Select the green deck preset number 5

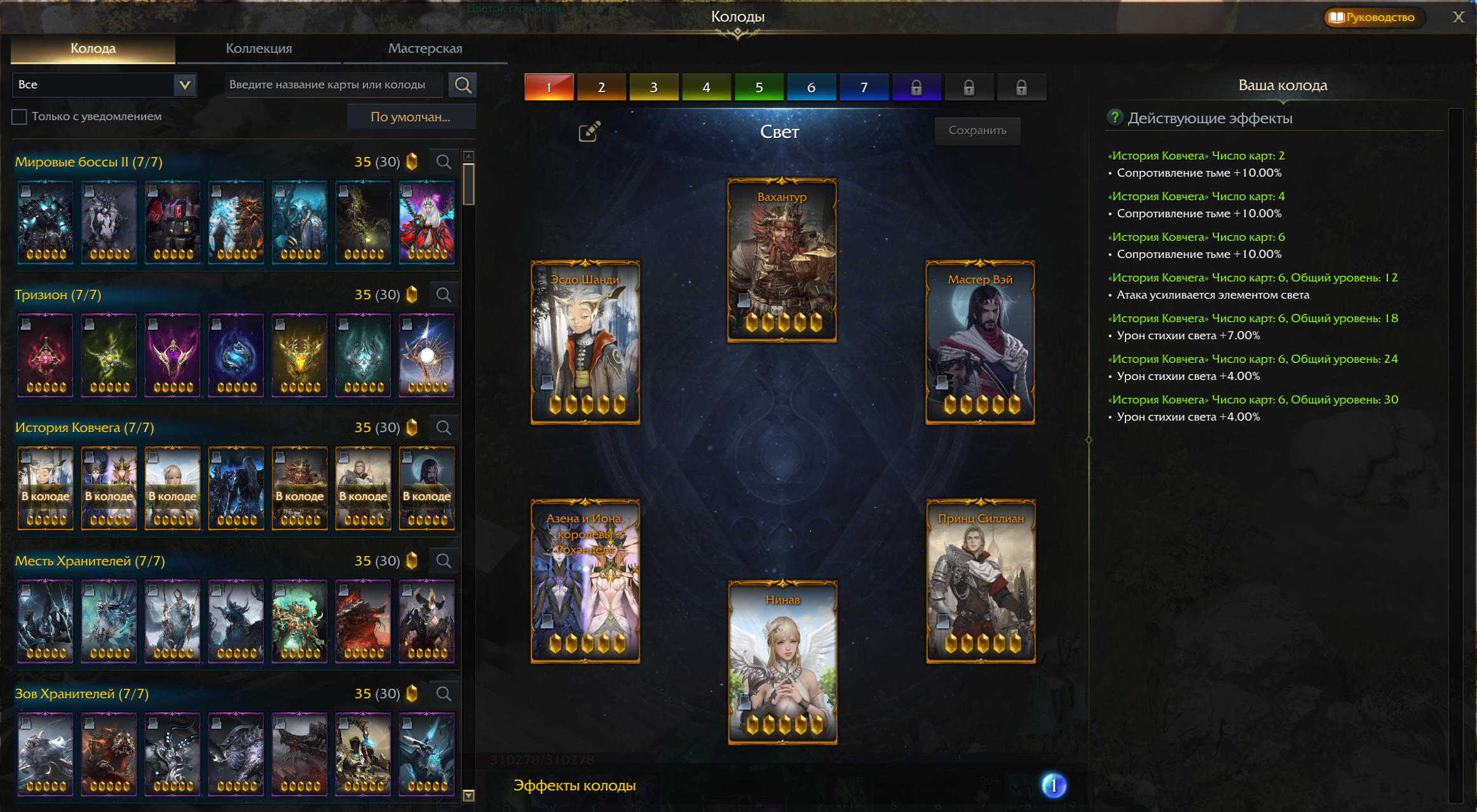[759, 87]
